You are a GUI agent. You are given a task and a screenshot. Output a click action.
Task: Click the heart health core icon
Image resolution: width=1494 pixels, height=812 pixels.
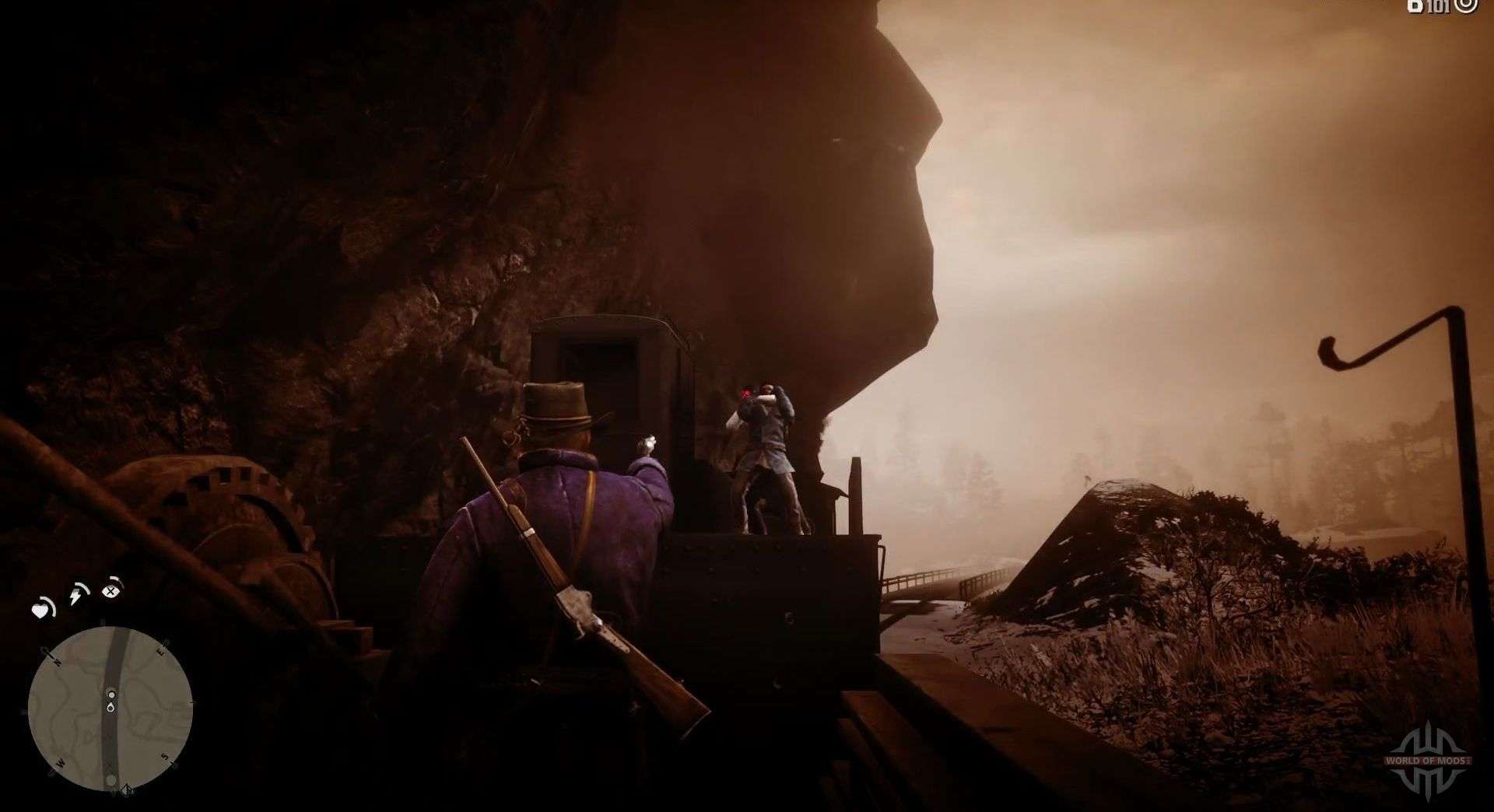pos(41,609)
